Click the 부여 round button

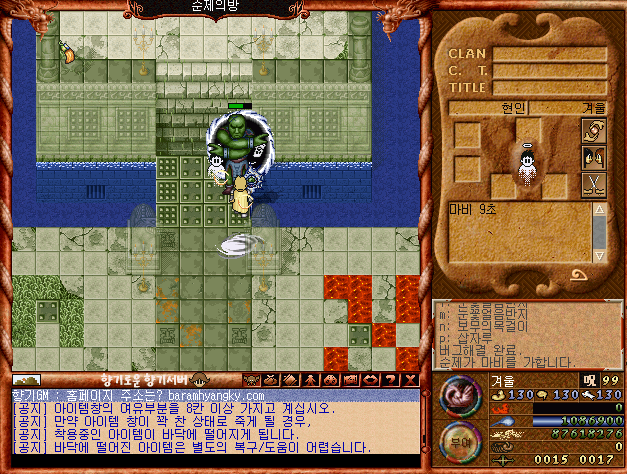pos(458,440)
